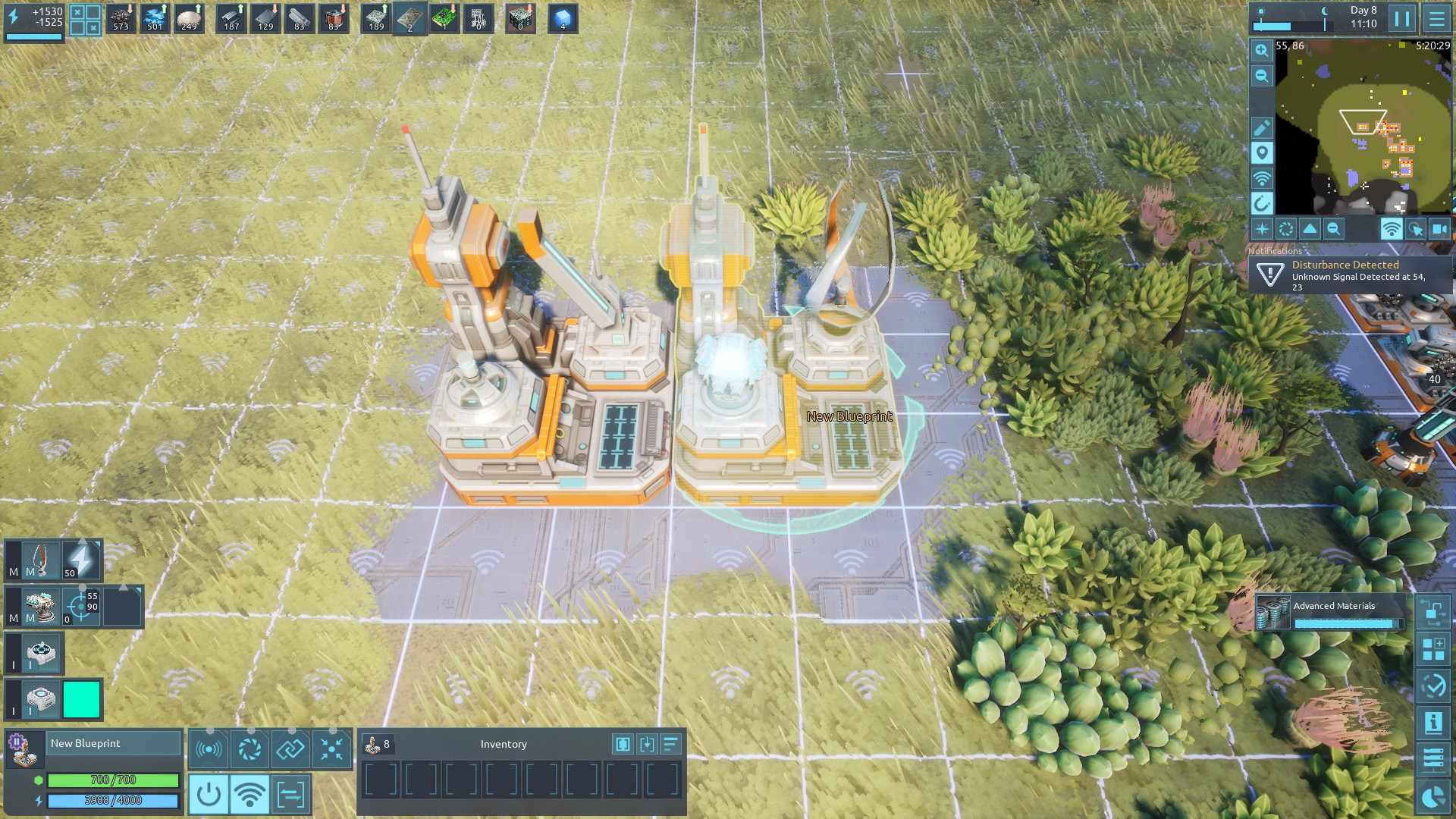Open the Disturbance Detected notification
Viewport: 1456px width, 819px height.
1350,275
